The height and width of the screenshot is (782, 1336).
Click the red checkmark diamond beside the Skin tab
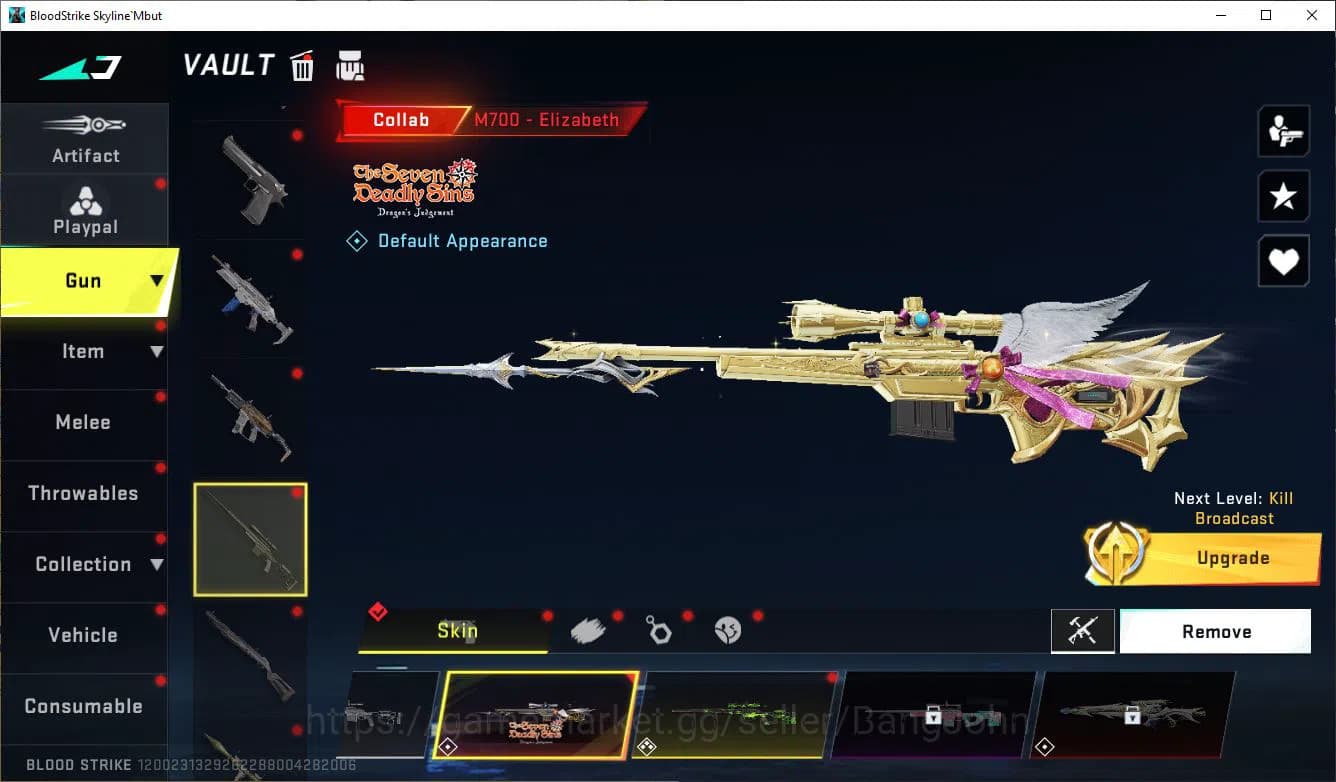click(378, 612)
